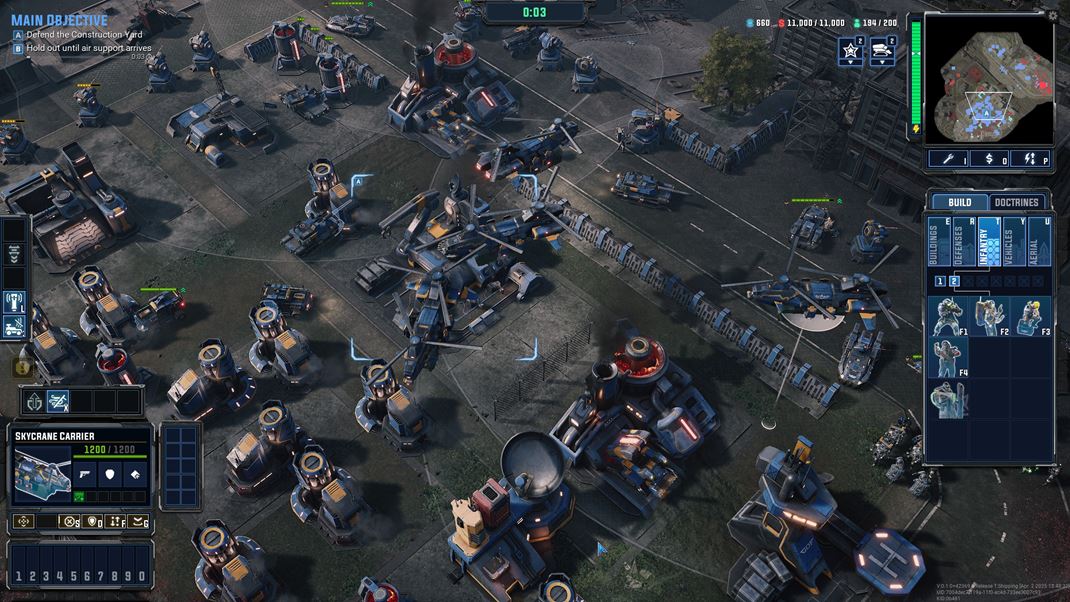Click the minimap

pyautogui.click(x=987, y=77)
